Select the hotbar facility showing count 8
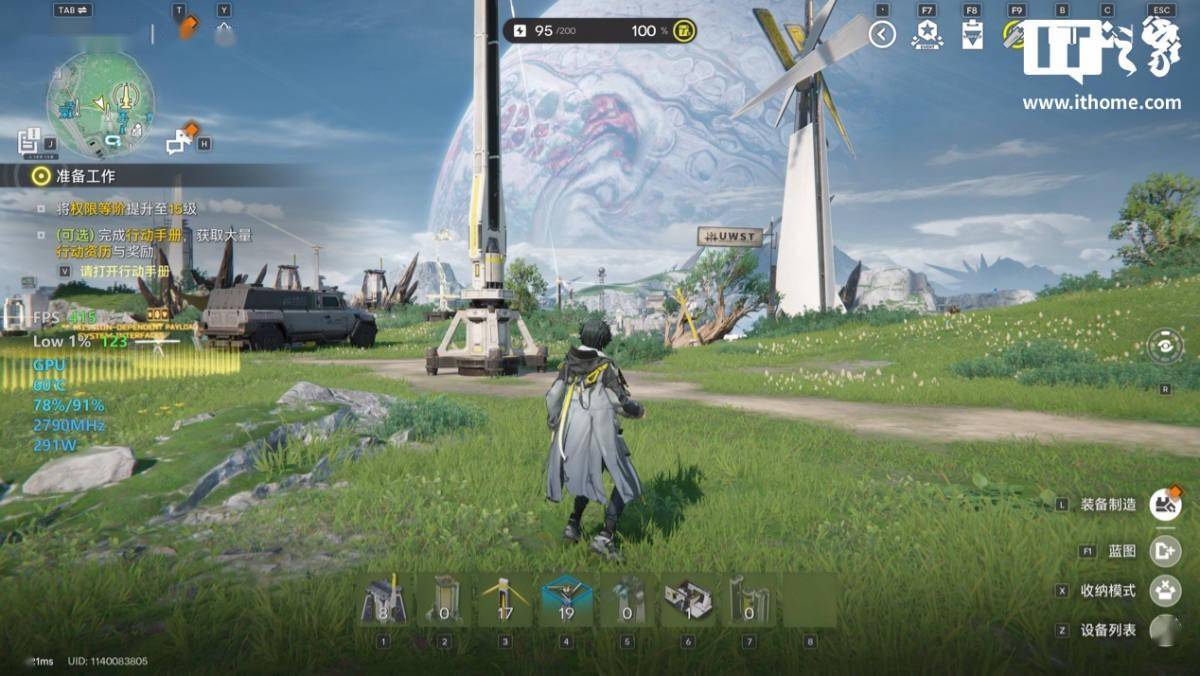 pos(383,601)
